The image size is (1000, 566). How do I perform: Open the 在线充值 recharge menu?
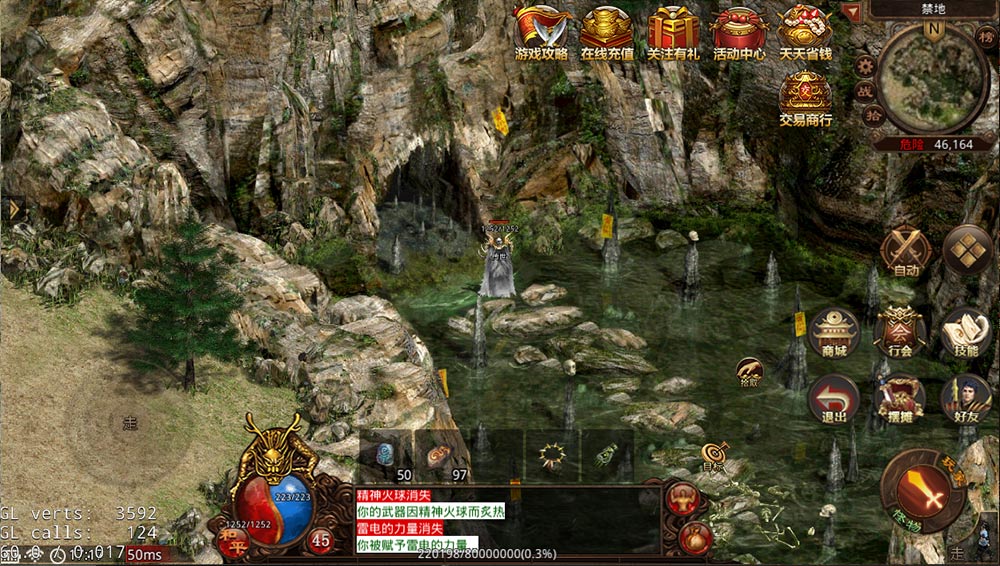click(x=607, y=31)
